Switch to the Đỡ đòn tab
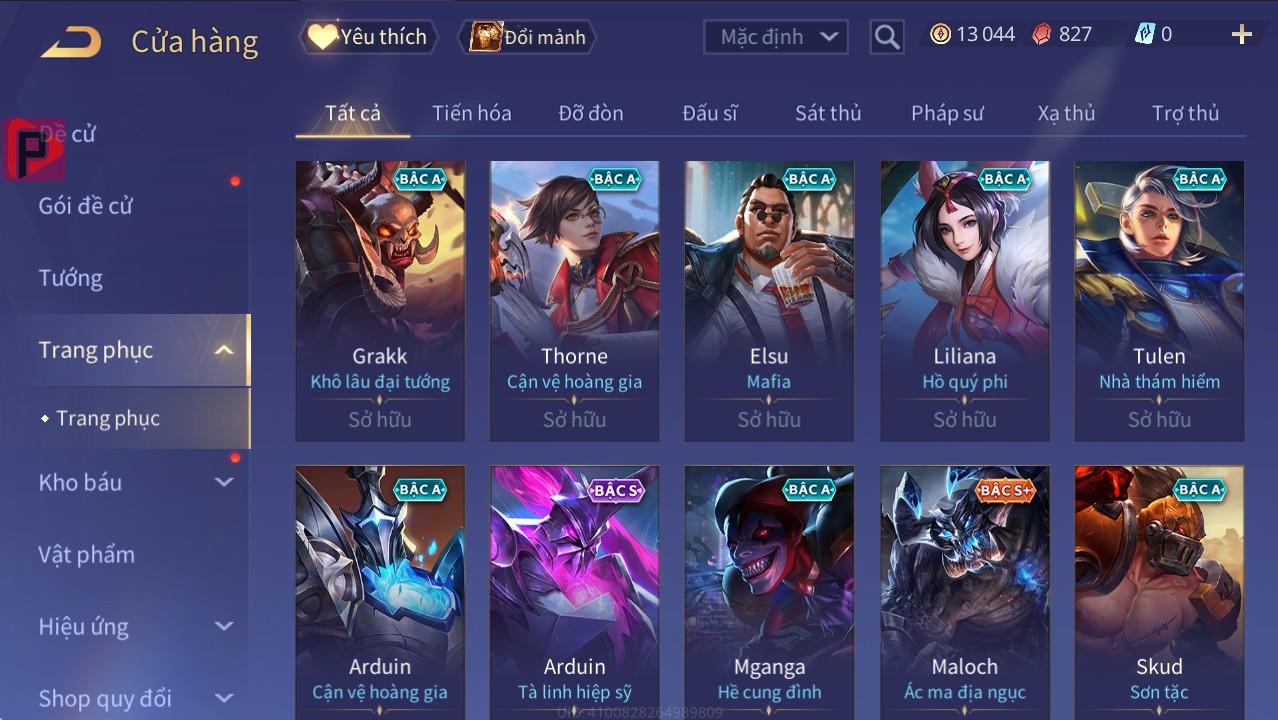1278x720 pixels. (590, 113)
